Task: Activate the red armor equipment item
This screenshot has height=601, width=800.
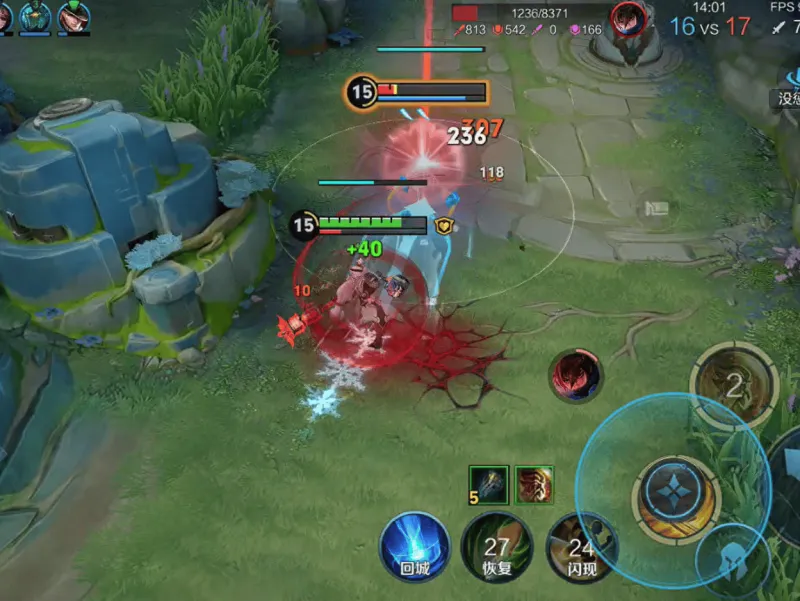Action: point(535,485)
